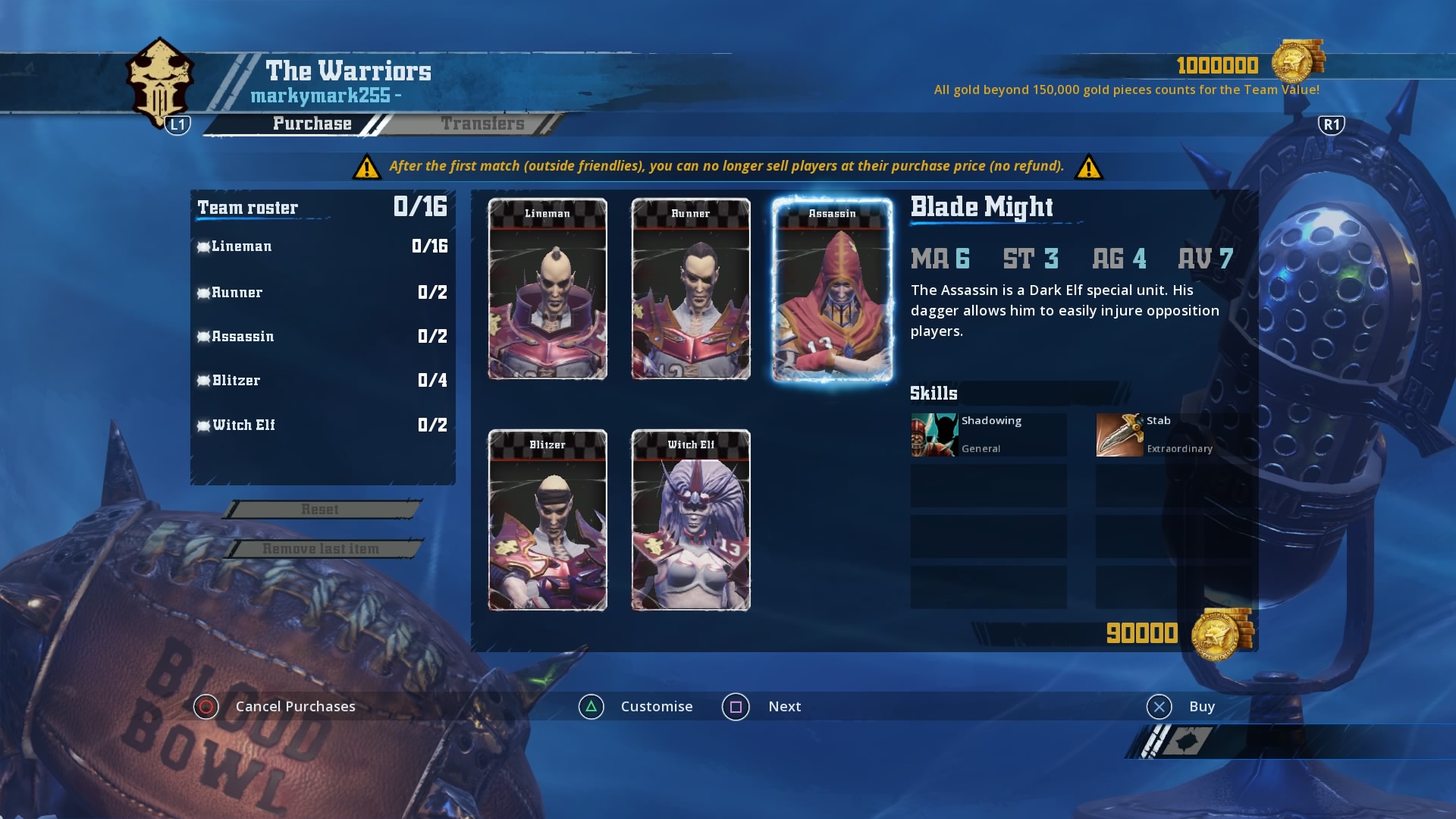Select the Witch Elf player card

[x=691, y=521]
